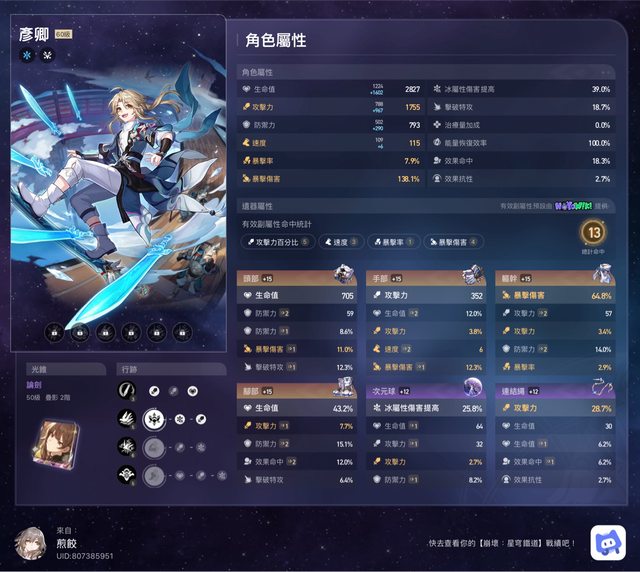Screen dimensions: 640x572
Task: Open the 軀幹 relic header
Action: pyautogui.click(x=554, y=278)
